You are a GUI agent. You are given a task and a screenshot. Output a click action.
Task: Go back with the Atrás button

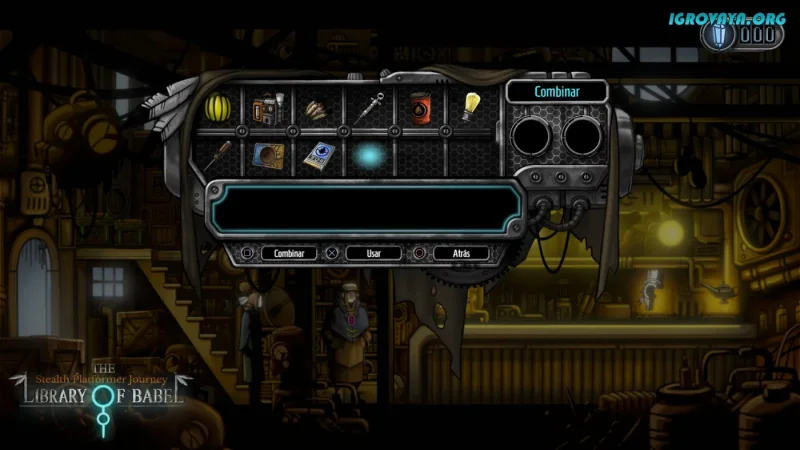click(x=460, y=253)
